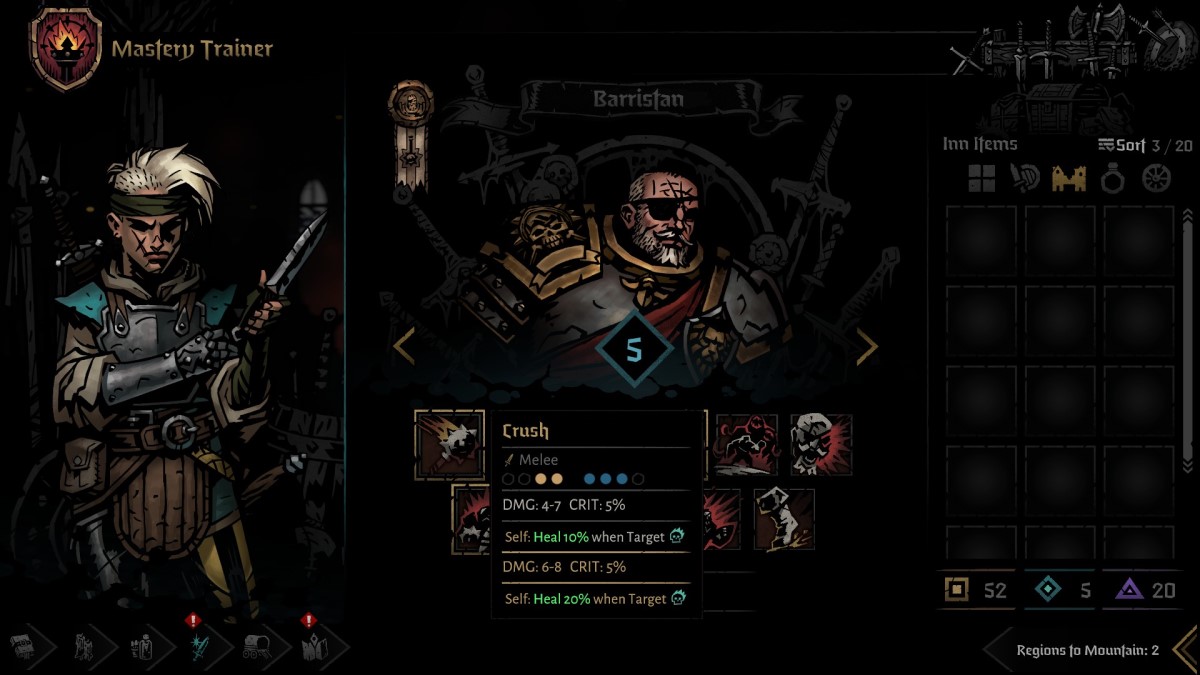Switch to the inn building filter
The image size is (1200, 675).
coord(1069,179)
